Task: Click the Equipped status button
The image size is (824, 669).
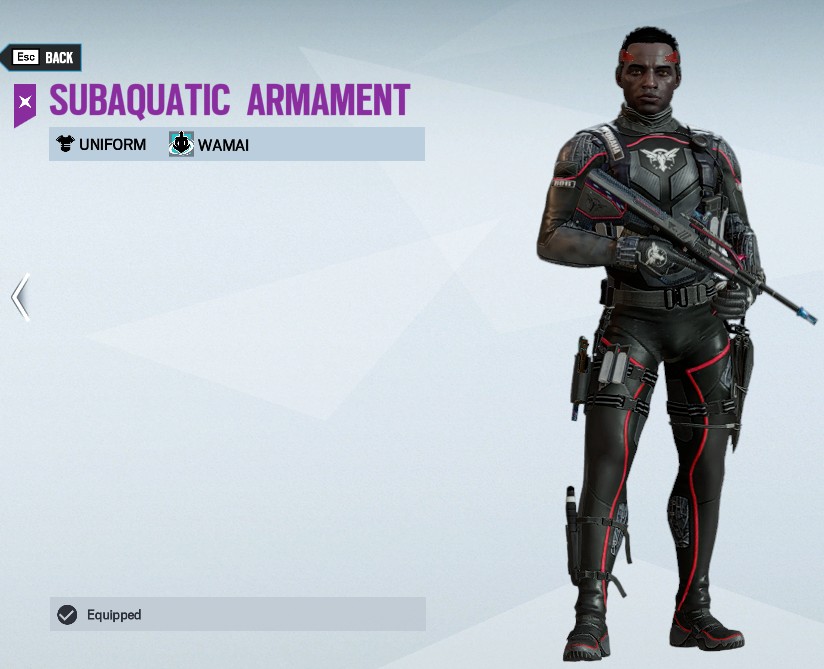Action: pos(237,614)
